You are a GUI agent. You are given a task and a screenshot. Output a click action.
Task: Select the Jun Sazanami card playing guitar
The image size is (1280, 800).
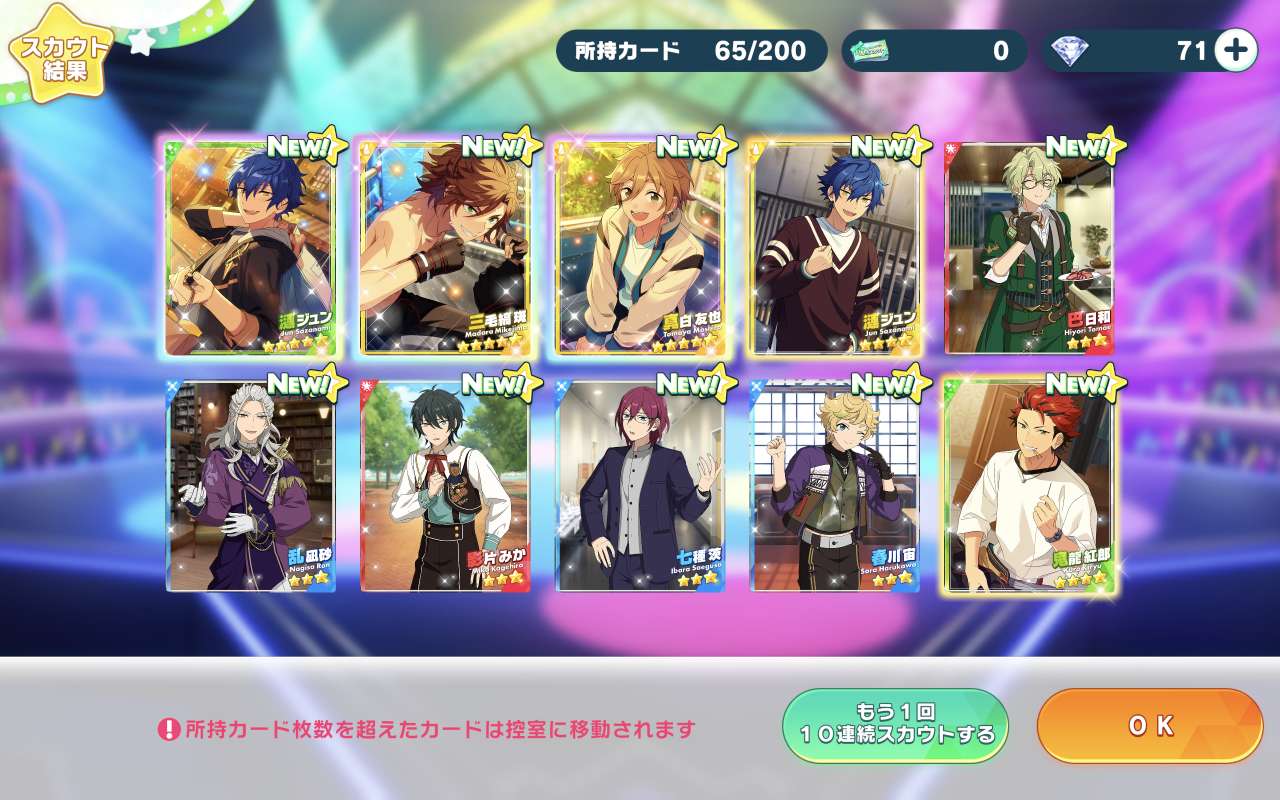coord(250,248)
